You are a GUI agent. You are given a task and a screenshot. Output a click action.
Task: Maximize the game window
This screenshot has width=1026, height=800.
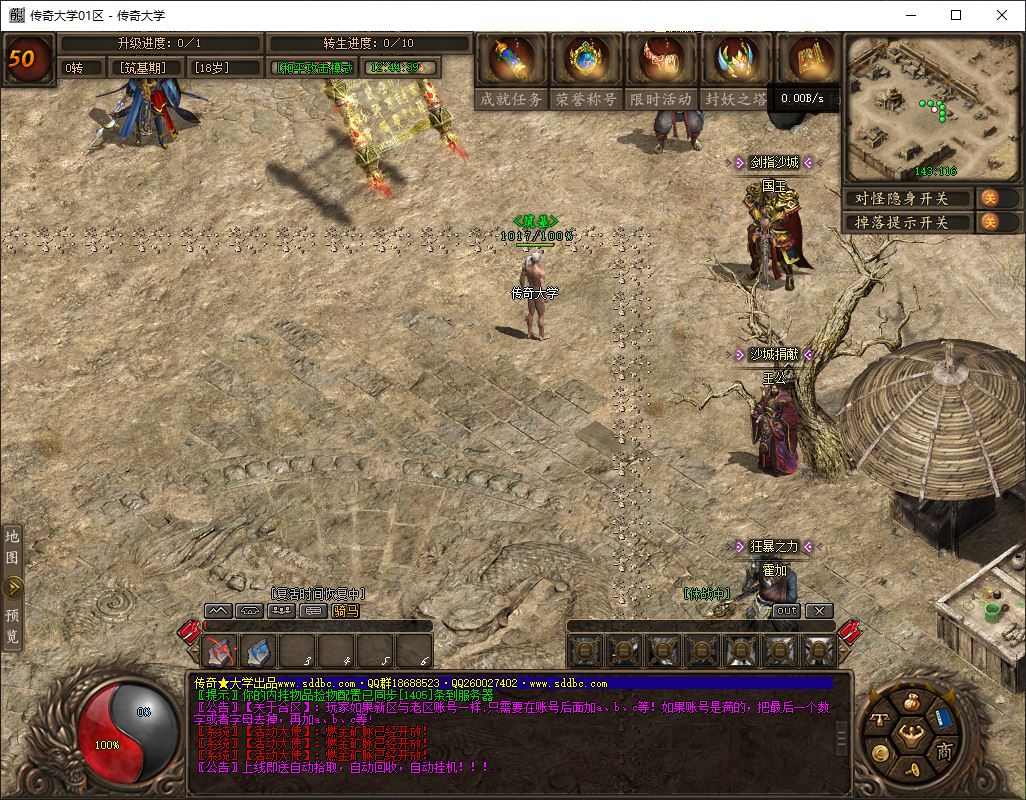click(956, 15)
